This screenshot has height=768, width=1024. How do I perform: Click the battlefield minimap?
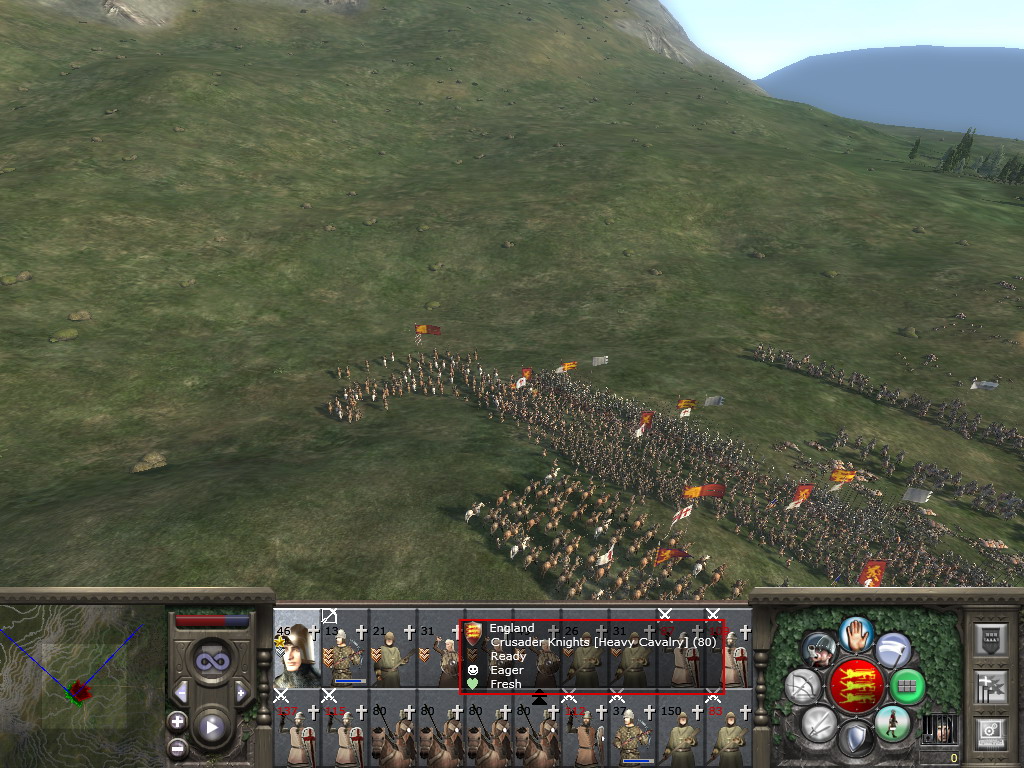(82, 686)
